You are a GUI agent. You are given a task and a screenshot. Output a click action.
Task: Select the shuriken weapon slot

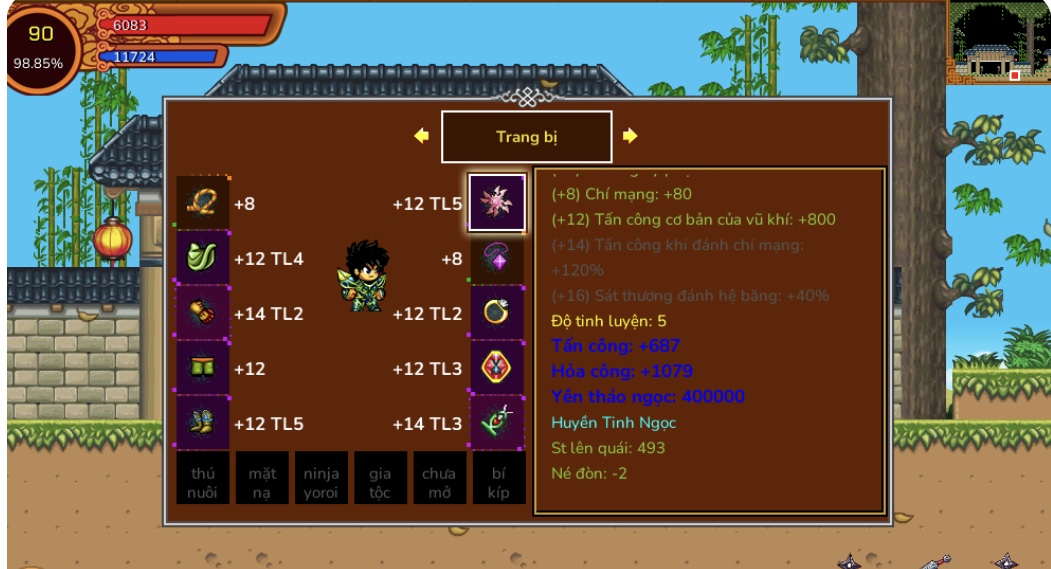[497, 203]
